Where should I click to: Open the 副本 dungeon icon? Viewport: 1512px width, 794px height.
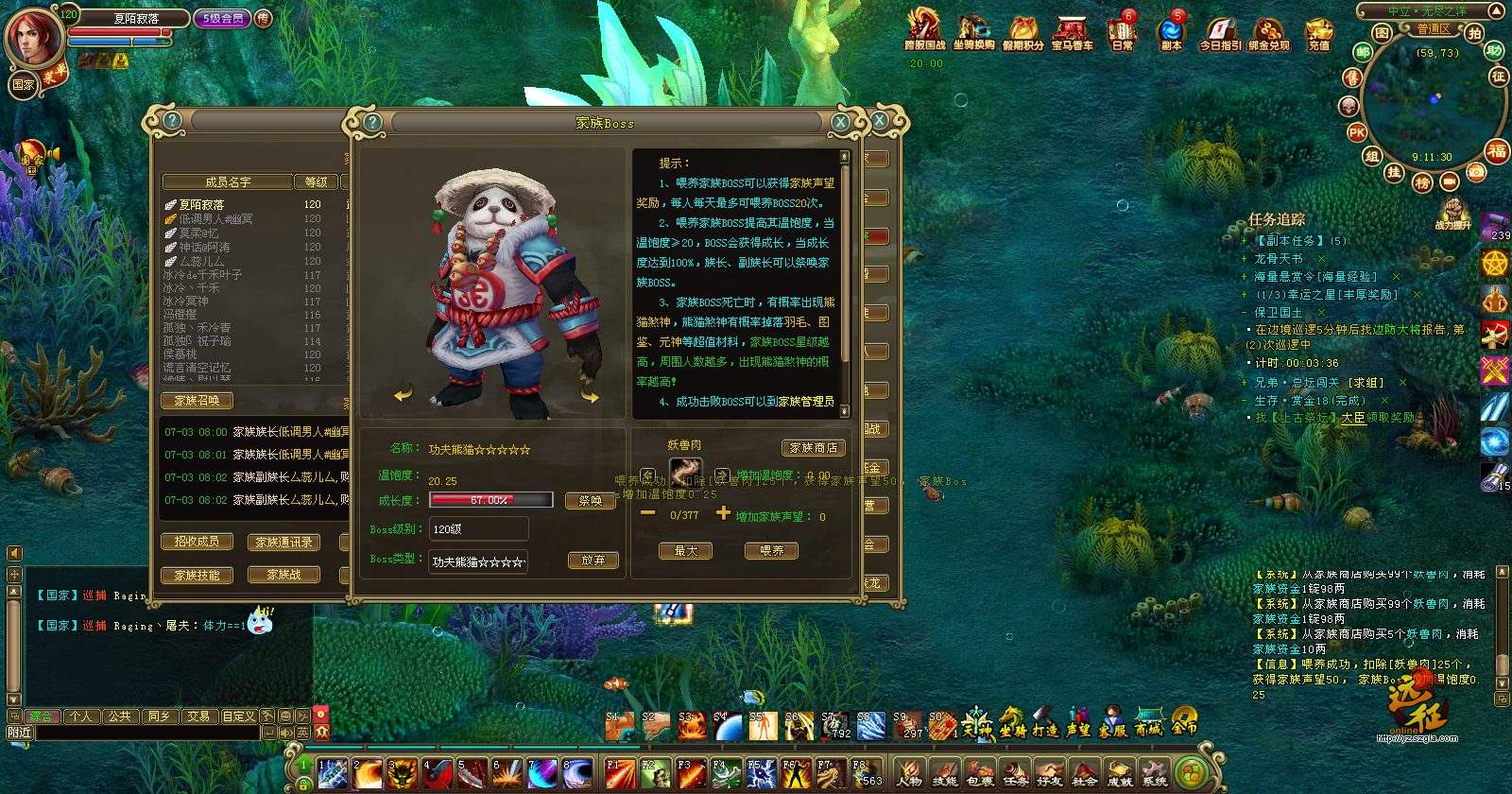[x=1171, y=32]
